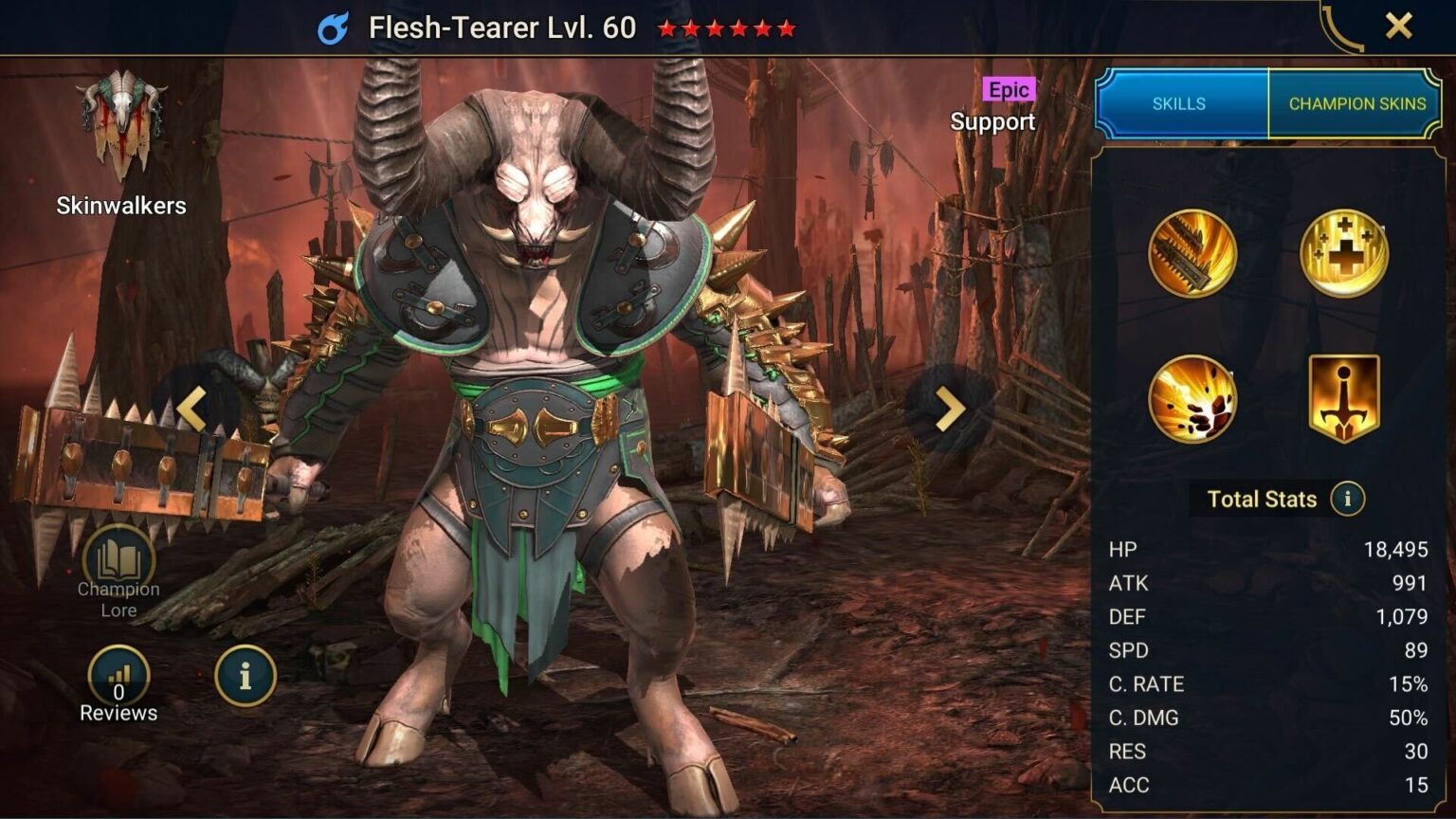Switch to the SKILLS tab
This screenshot has width=1456, height=819.
click(1178, 103)
